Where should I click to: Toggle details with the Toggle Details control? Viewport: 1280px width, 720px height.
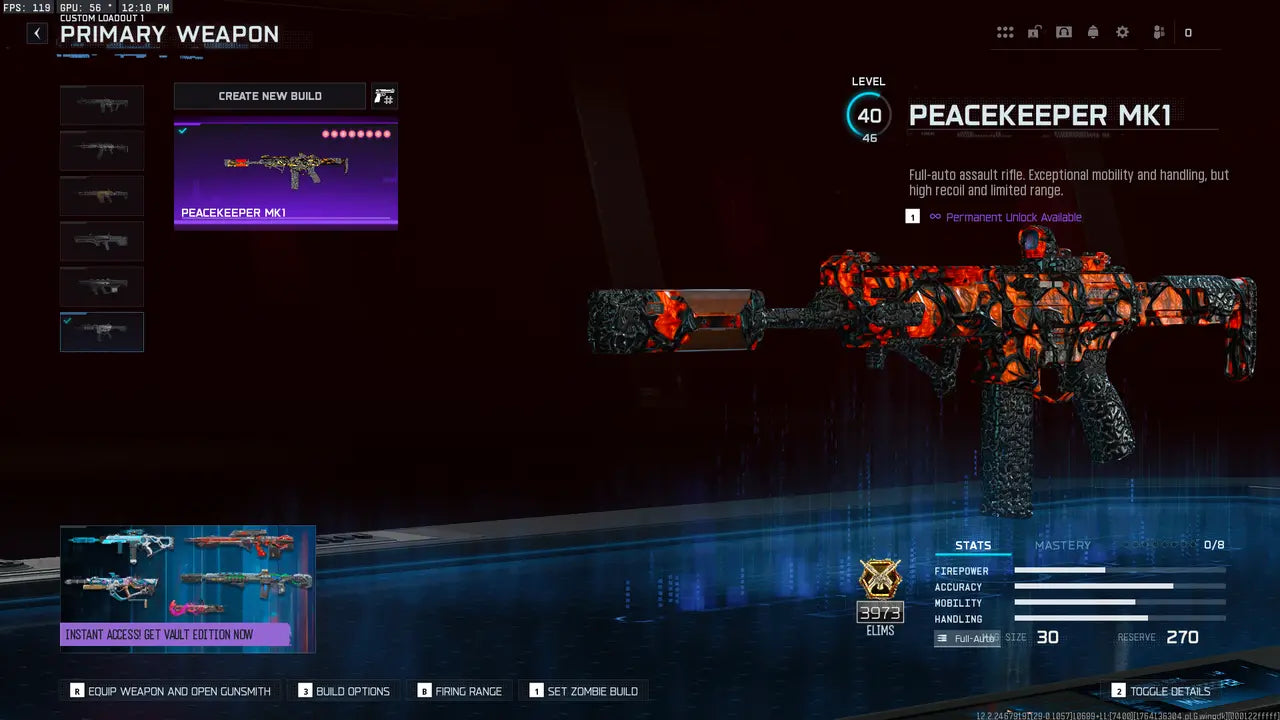click(x=1162, y=690)
